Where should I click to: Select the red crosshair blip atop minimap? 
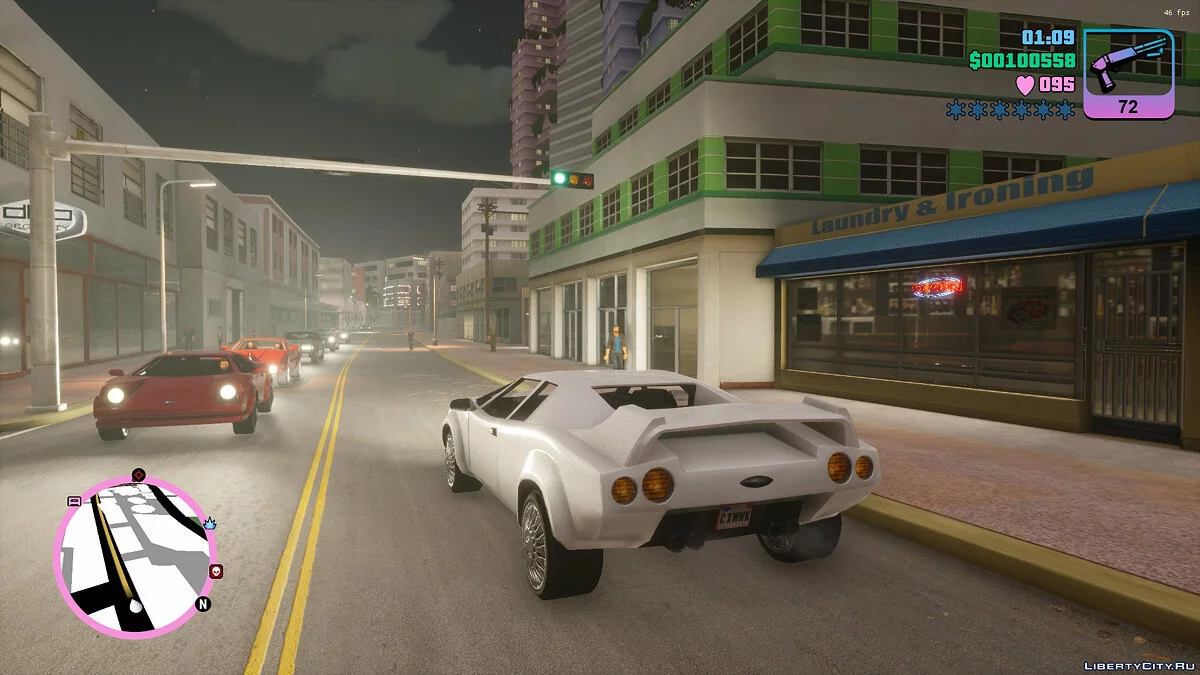[x=138, y=474]
